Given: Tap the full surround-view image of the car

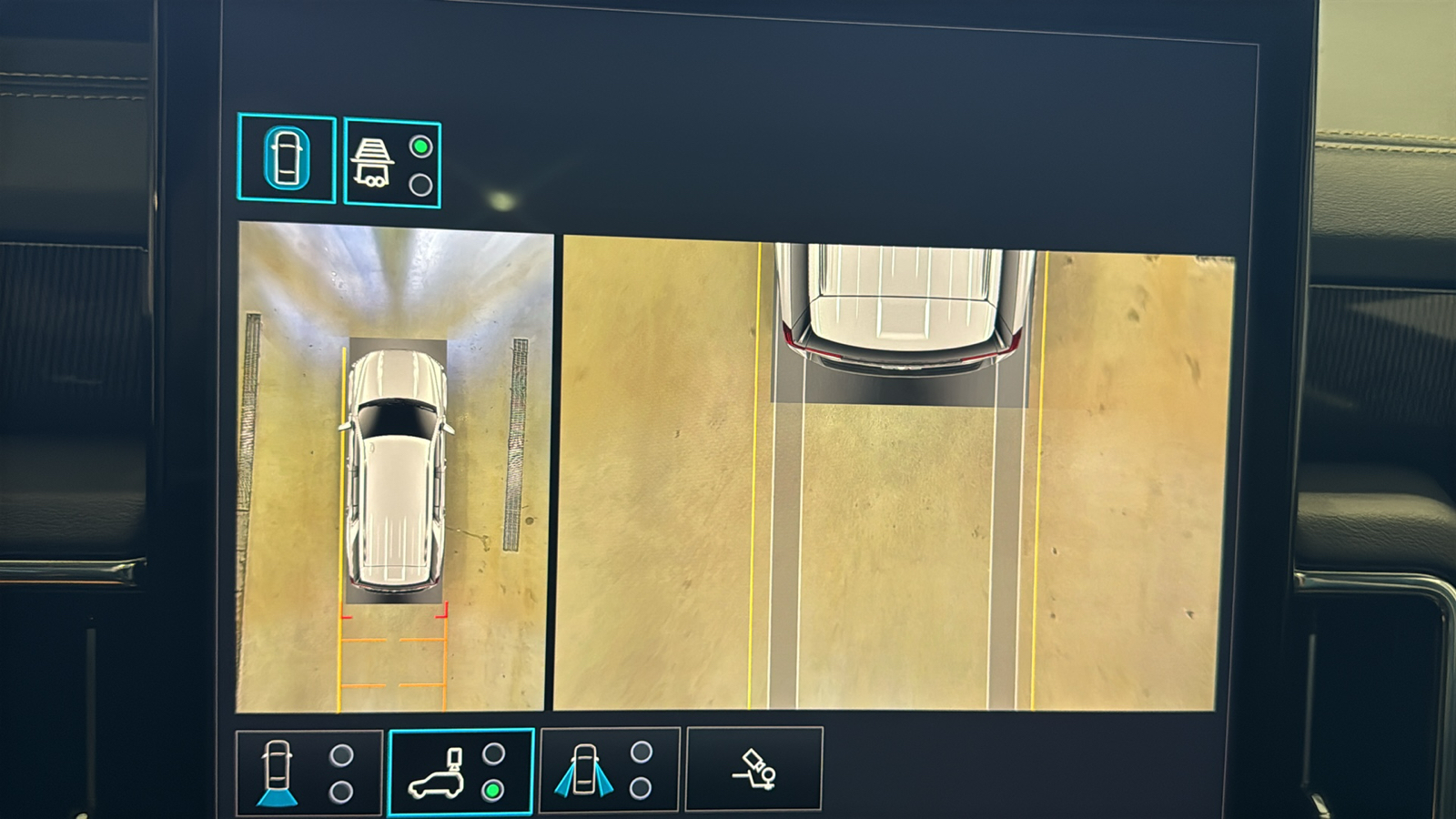Looking at the screenshot, I should pos(394,467).
